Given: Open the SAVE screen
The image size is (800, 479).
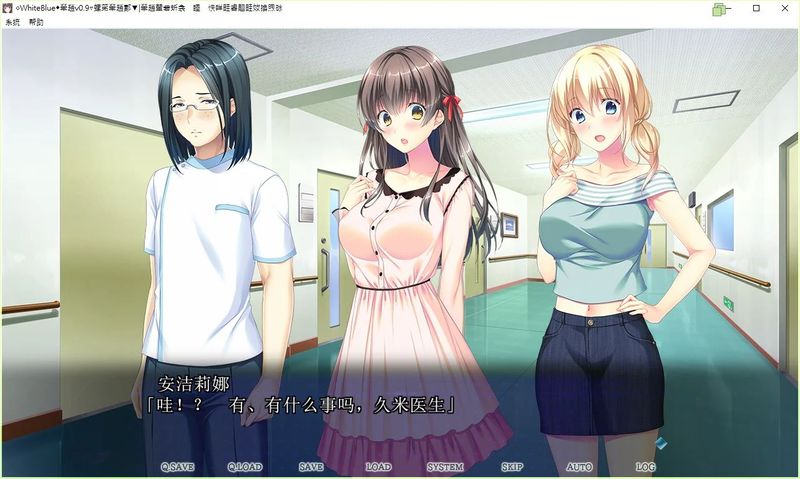Looking at the screenshot, I should point(311,467).
